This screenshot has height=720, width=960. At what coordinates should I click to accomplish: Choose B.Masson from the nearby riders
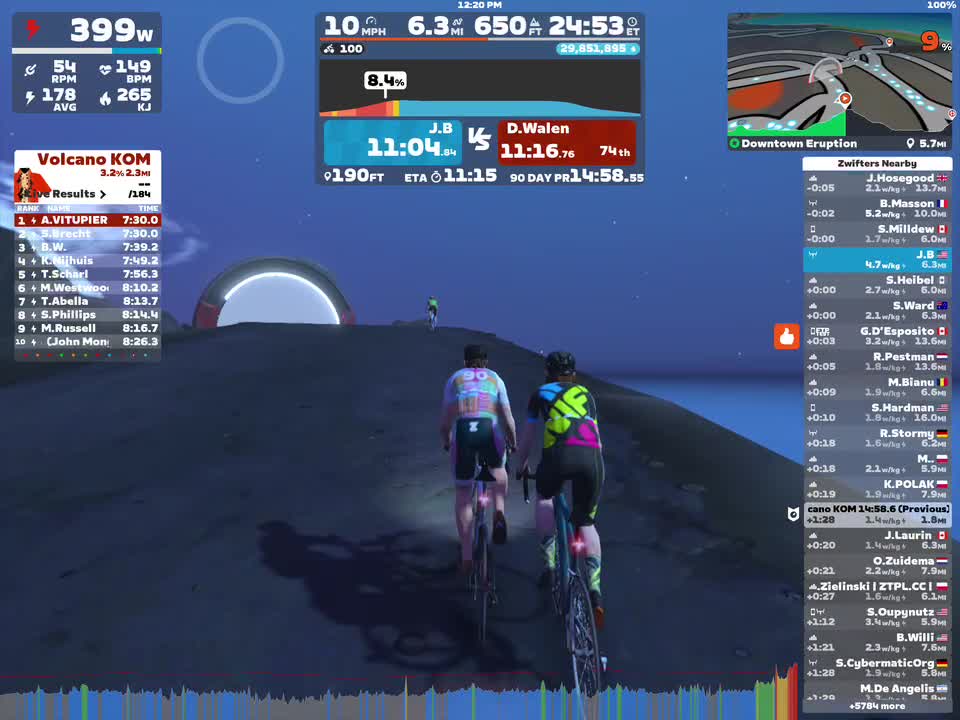tap(877, 208)
